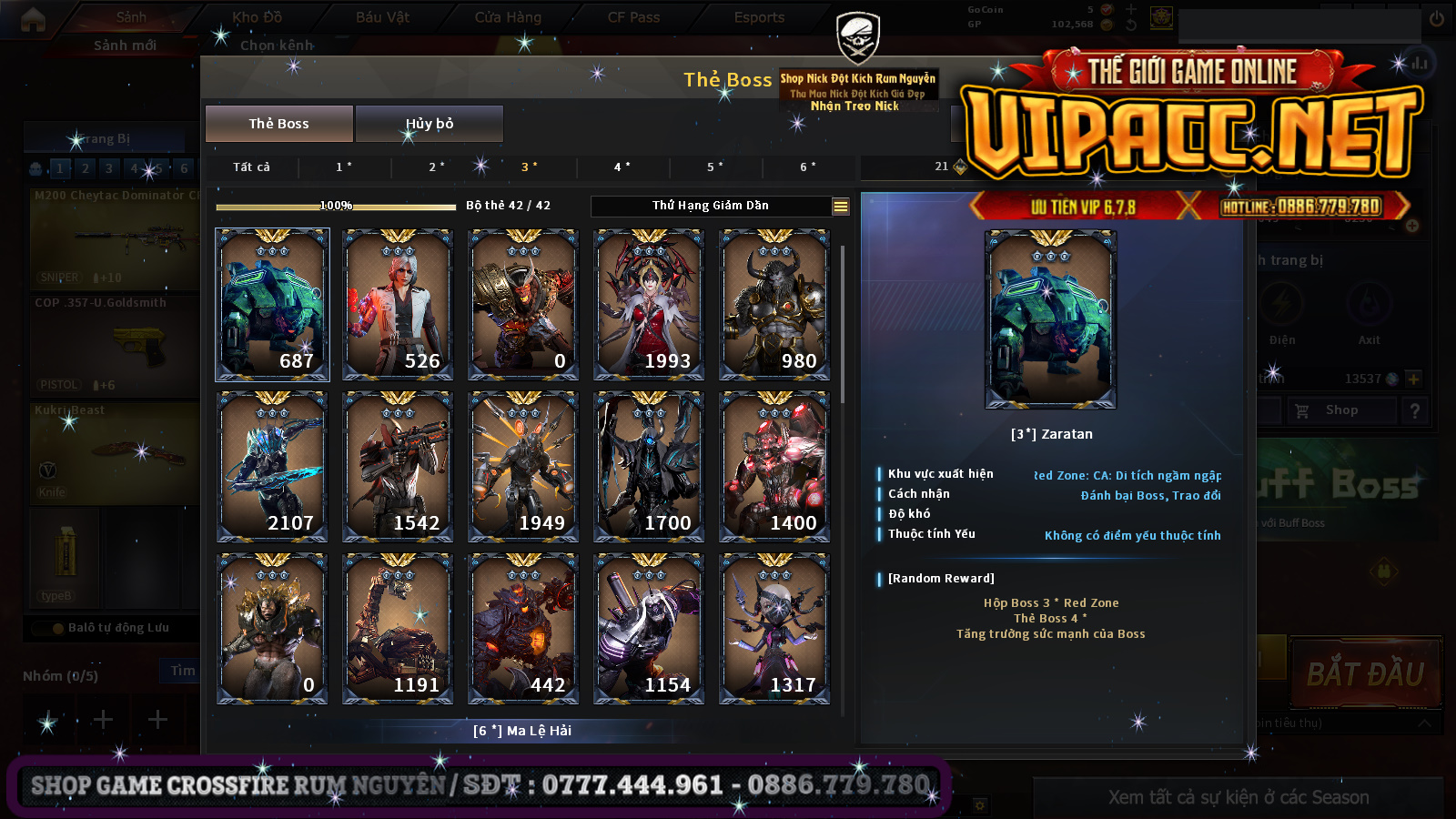The width and height of the screenshot is (1456, 819).
Task: Filter cards by 6-star rarity
Action: pyautogui.click(x=807, y=167)
